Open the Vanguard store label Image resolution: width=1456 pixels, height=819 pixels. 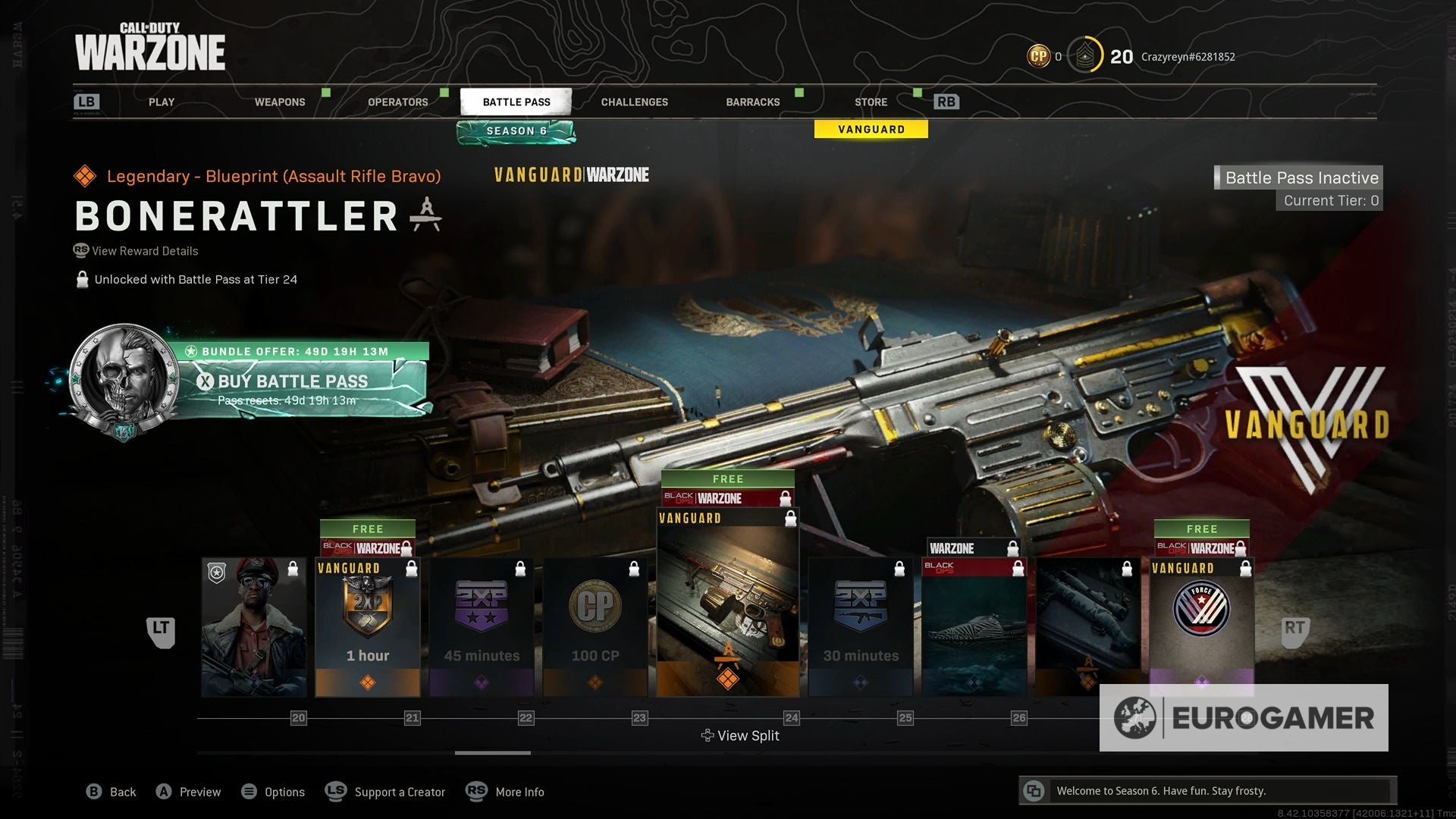[x=871, y=130]
